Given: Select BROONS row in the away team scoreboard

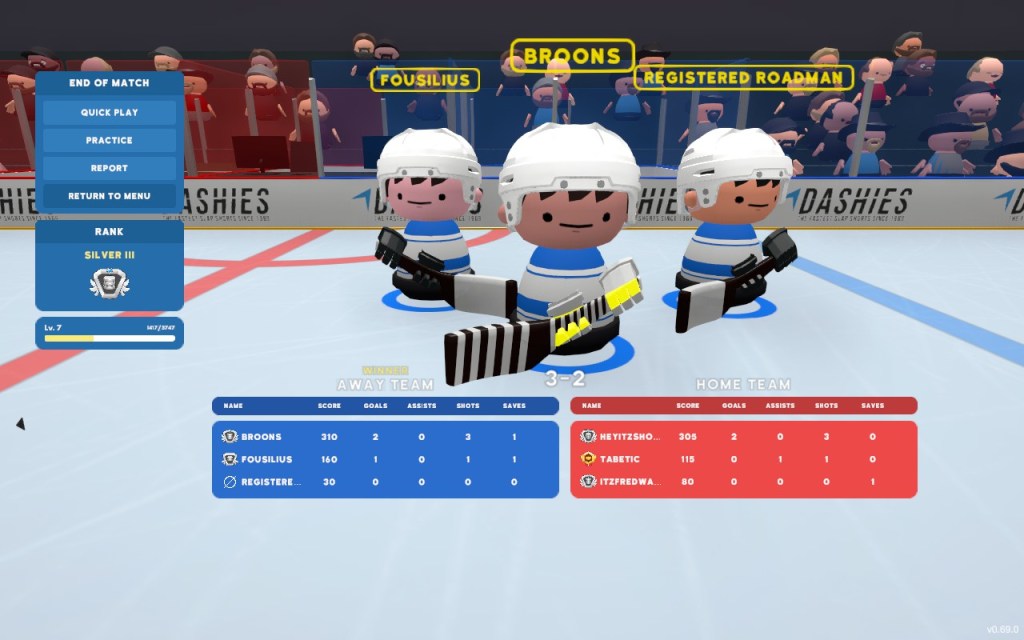Looking at the screenshot, I should [x=385, y=437].
